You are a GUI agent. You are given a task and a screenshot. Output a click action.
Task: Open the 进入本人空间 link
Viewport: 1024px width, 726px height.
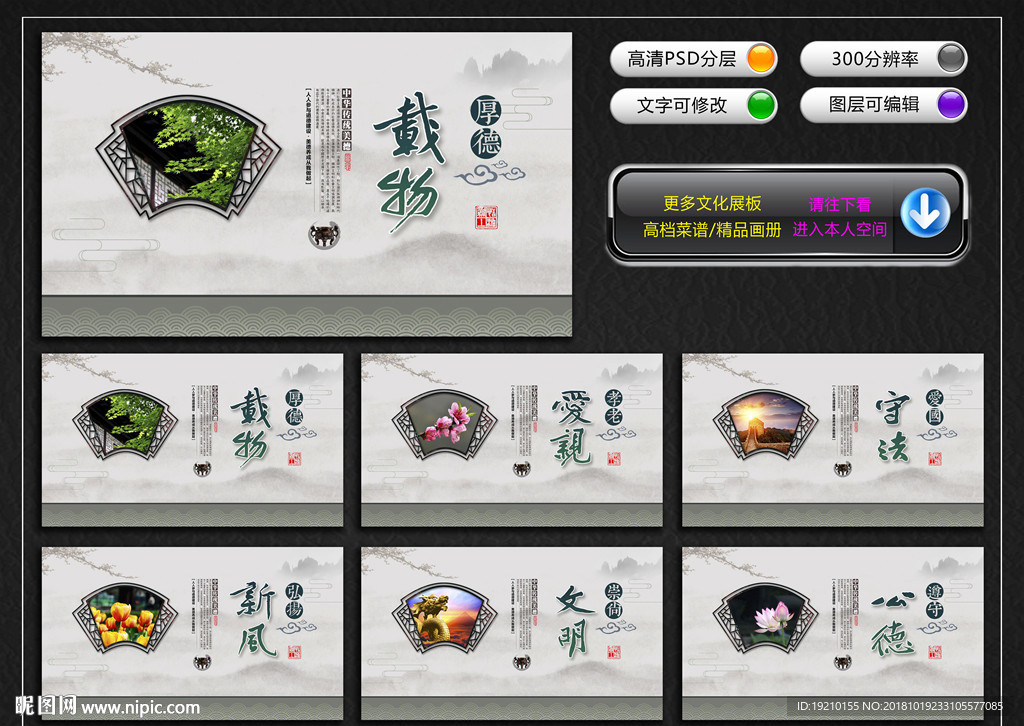click(x=840, y=230)
